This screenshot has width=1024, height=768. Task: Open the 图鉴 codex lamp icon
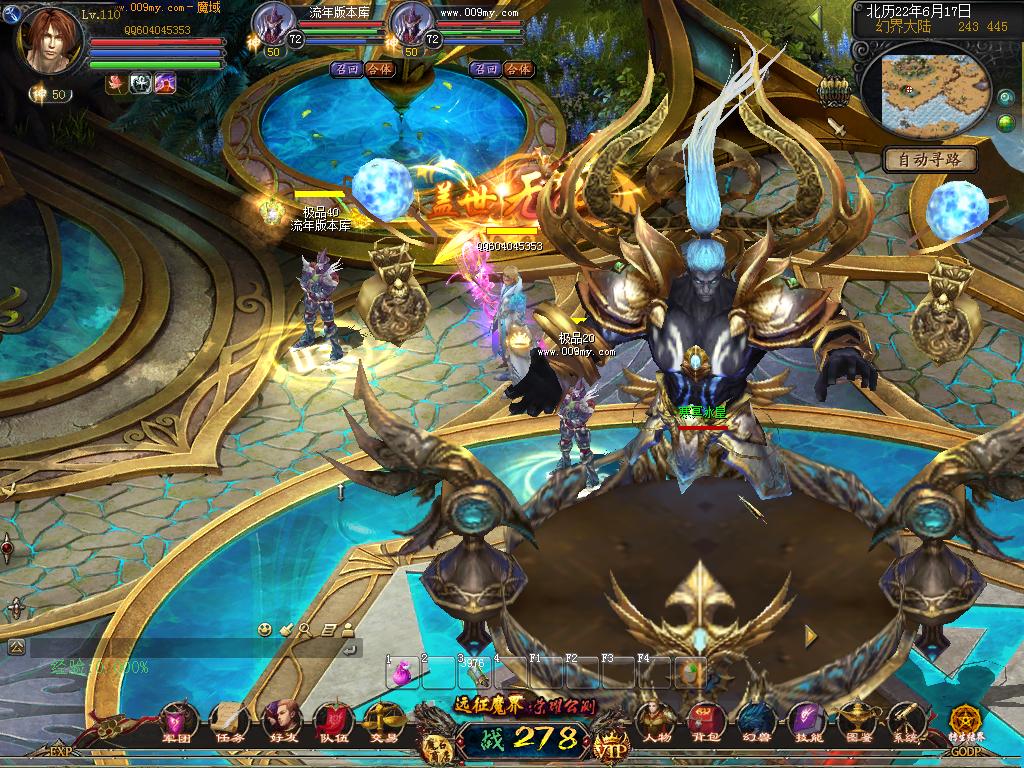click(856, 720)
